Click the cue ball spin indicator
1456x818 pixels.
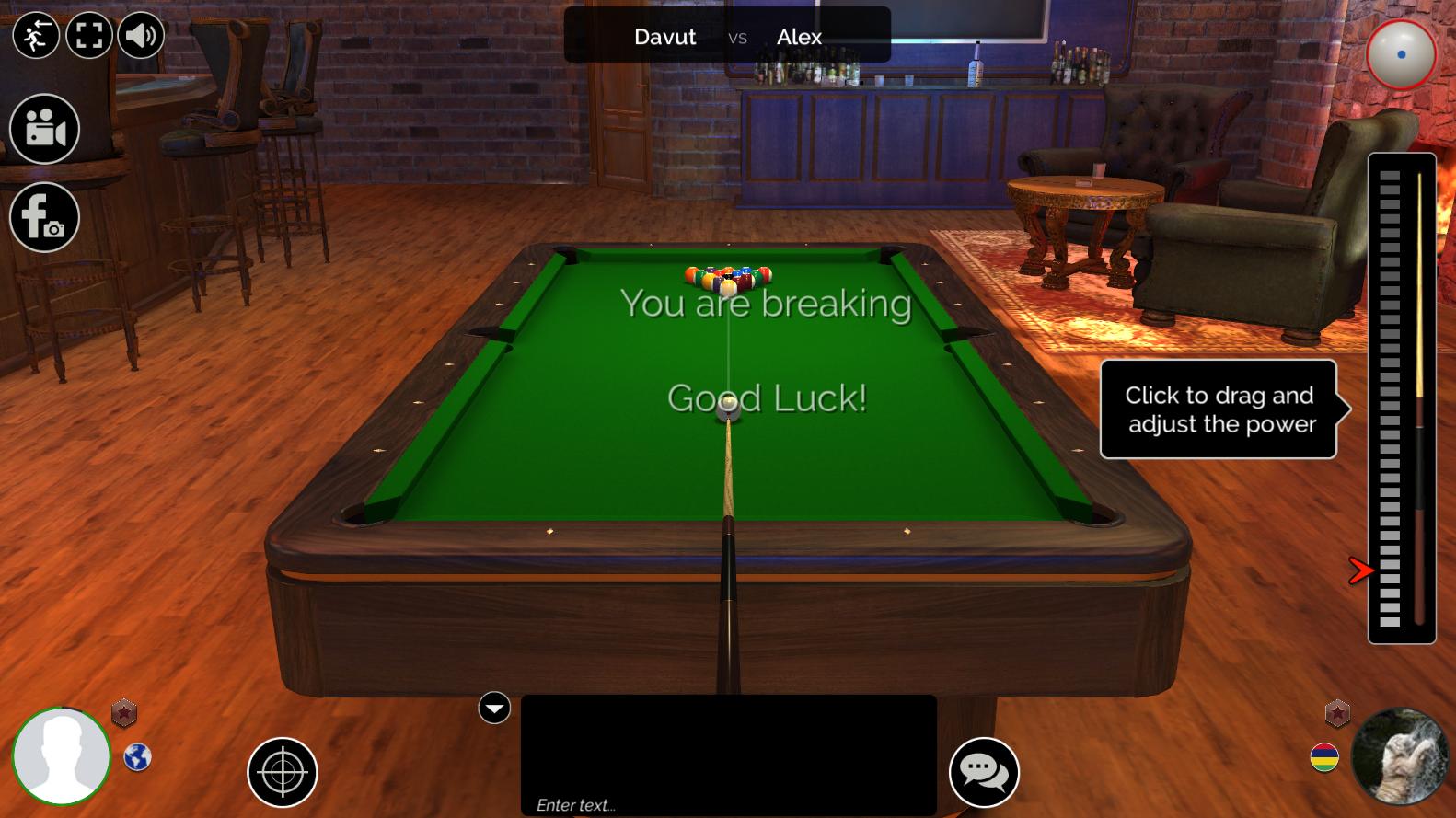click(1400, 55)
